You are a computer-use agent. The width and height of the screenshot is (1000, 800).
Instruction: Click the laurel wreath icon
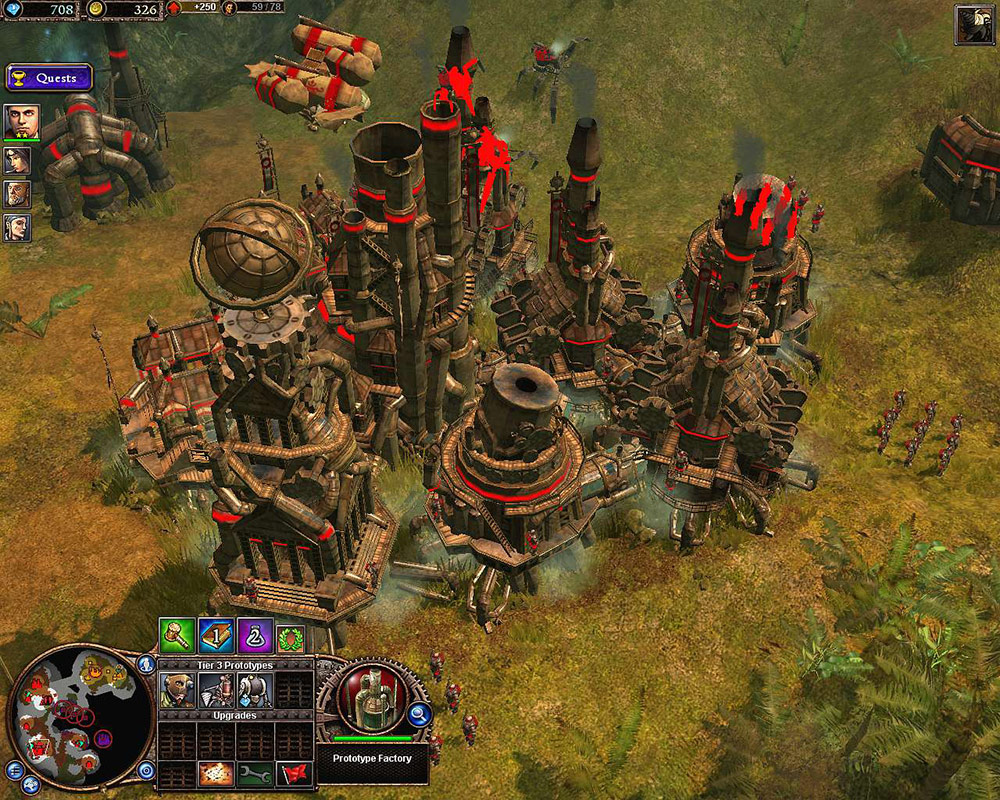288,636
